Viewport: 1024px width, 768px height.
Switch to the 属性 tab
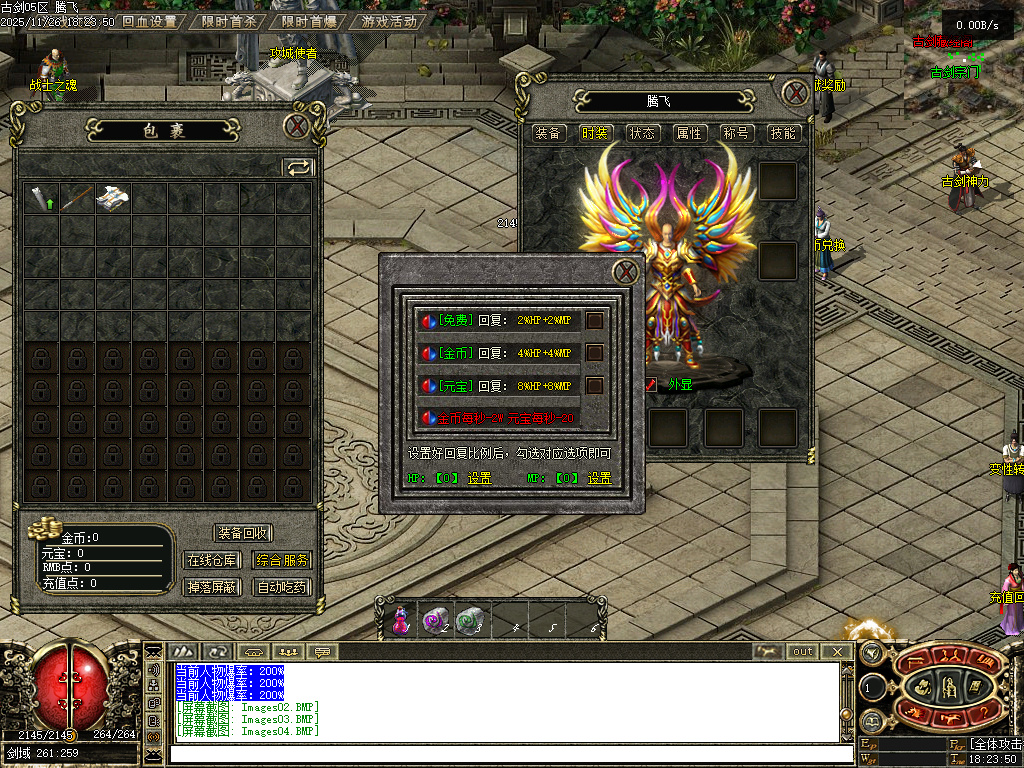689,133
